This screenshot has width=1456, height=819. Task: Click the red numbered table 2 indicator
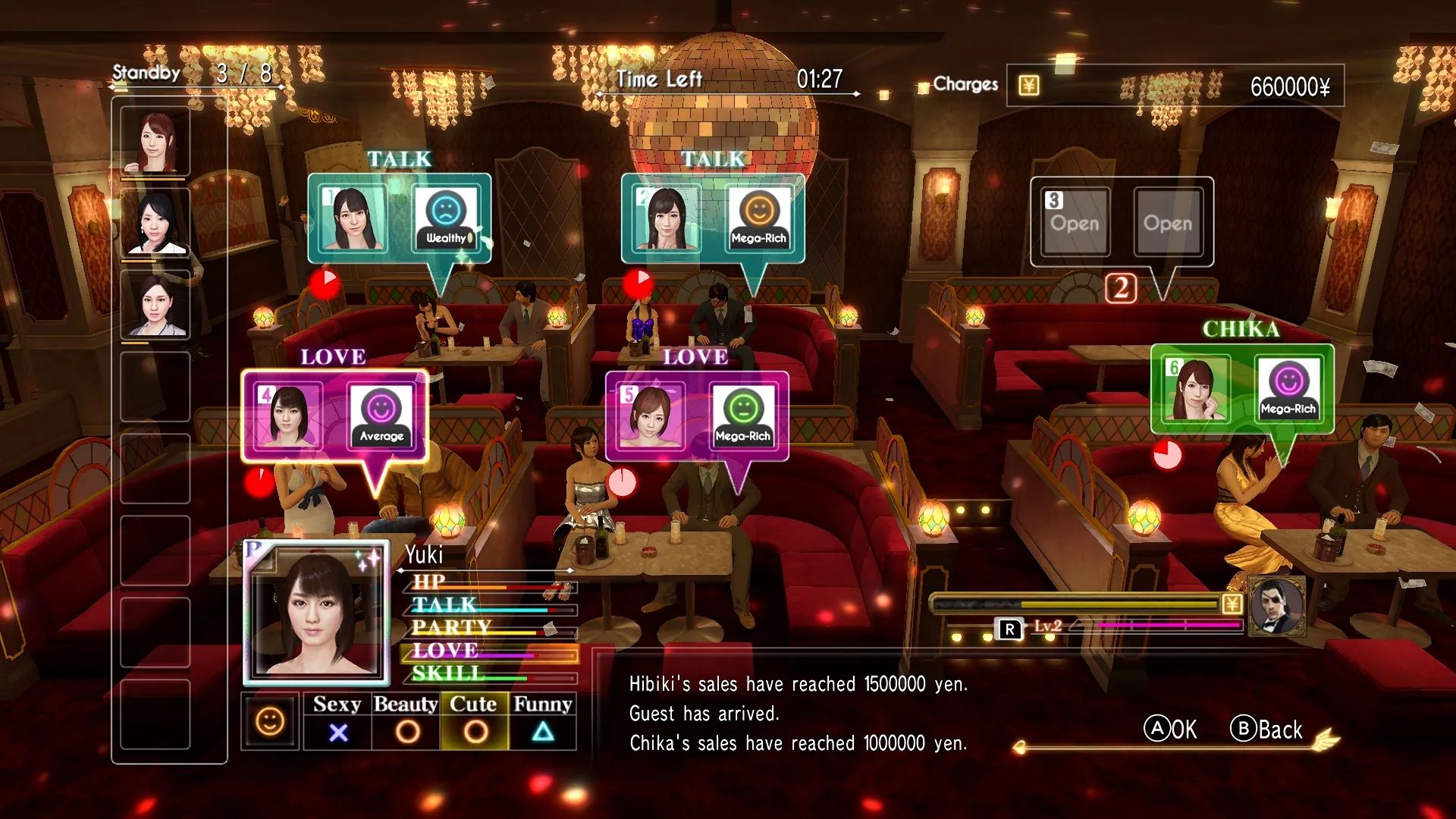[1120, 287]
